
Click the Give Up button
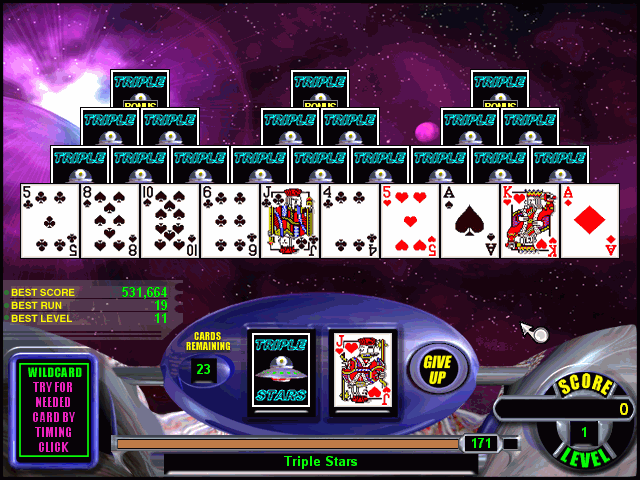pyautogui.click(x=436, y=369)
